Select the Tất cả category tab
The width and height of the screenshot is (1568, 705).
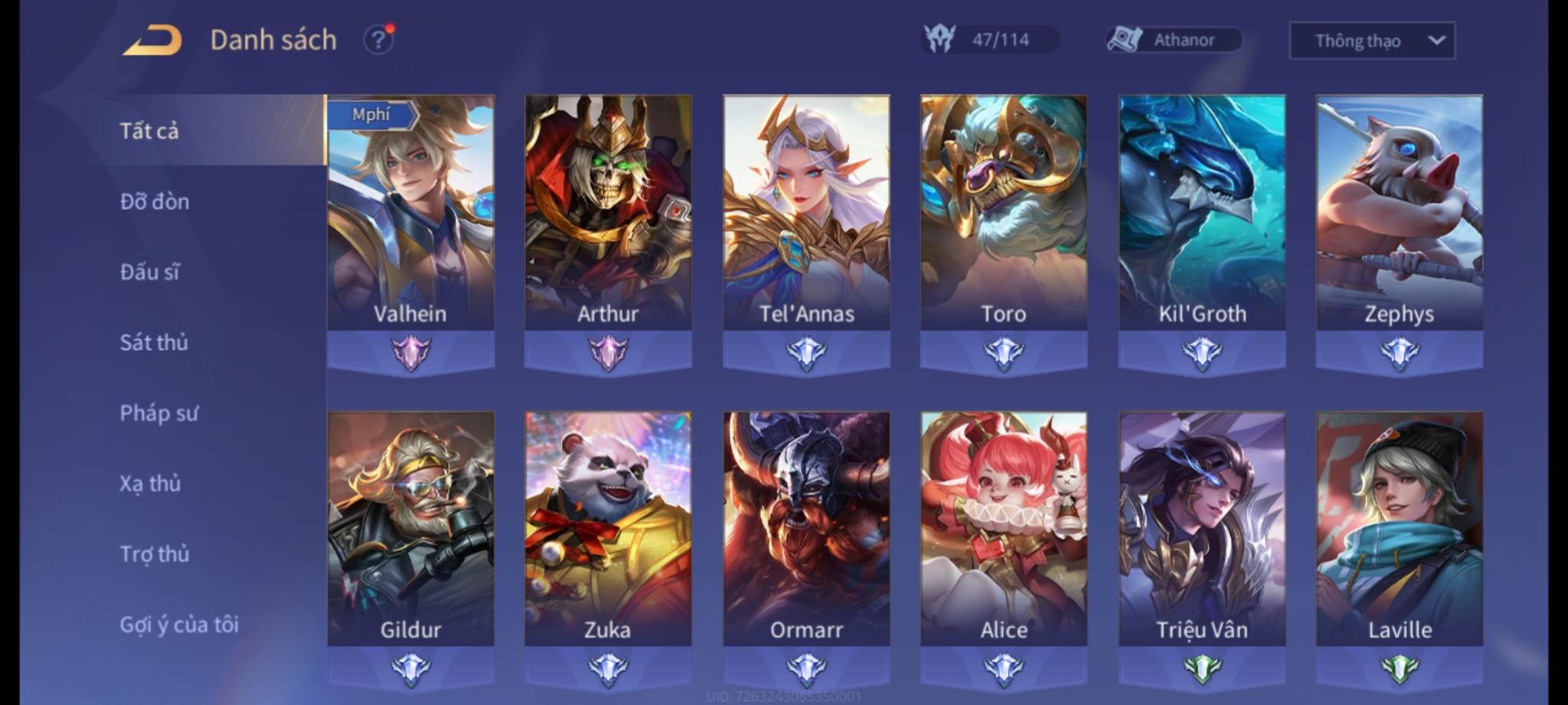[x=149, y=131]
